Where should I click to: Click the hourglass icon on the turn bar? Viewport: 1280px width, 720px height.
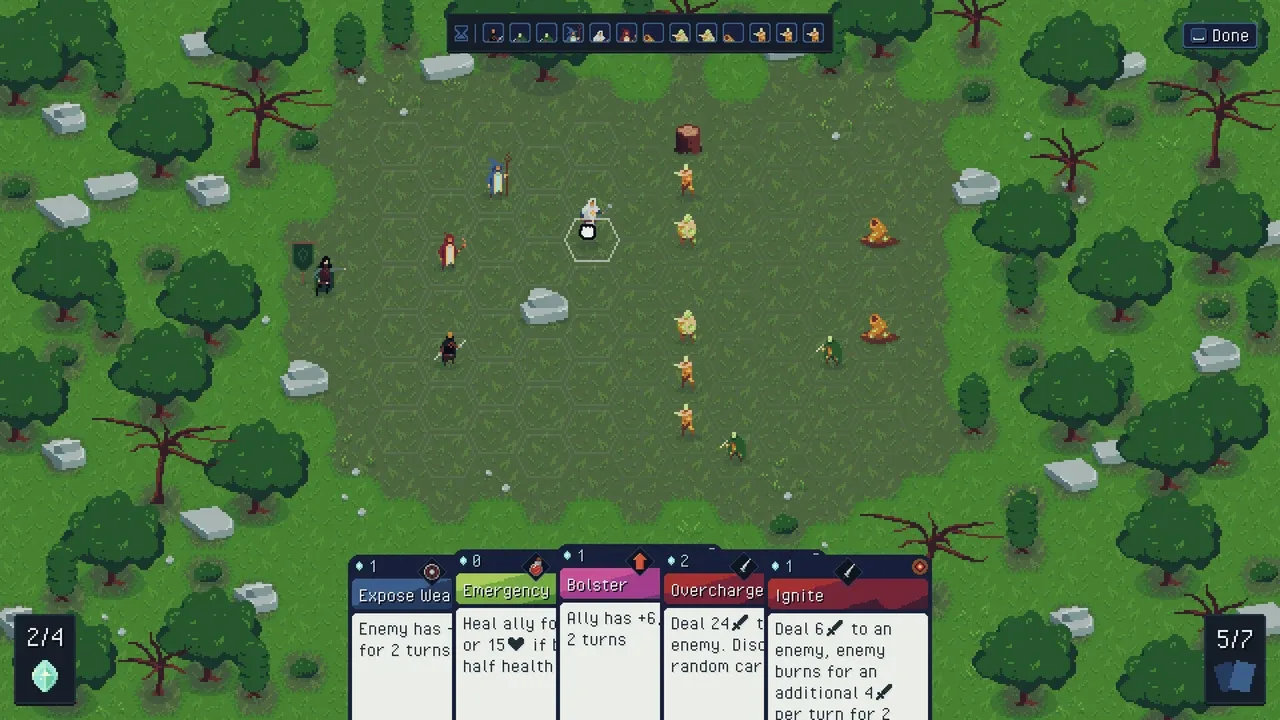pyautogui.click(x=461, y=34)
